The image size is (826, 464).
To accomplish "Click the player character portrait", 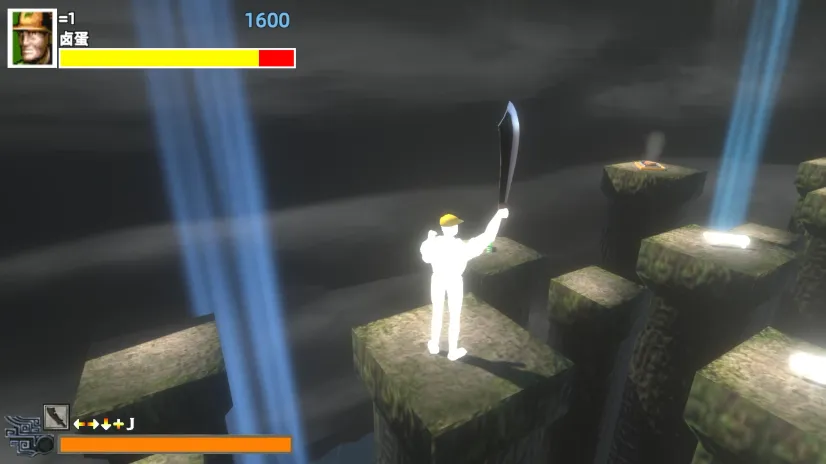I will coord(32,39).
